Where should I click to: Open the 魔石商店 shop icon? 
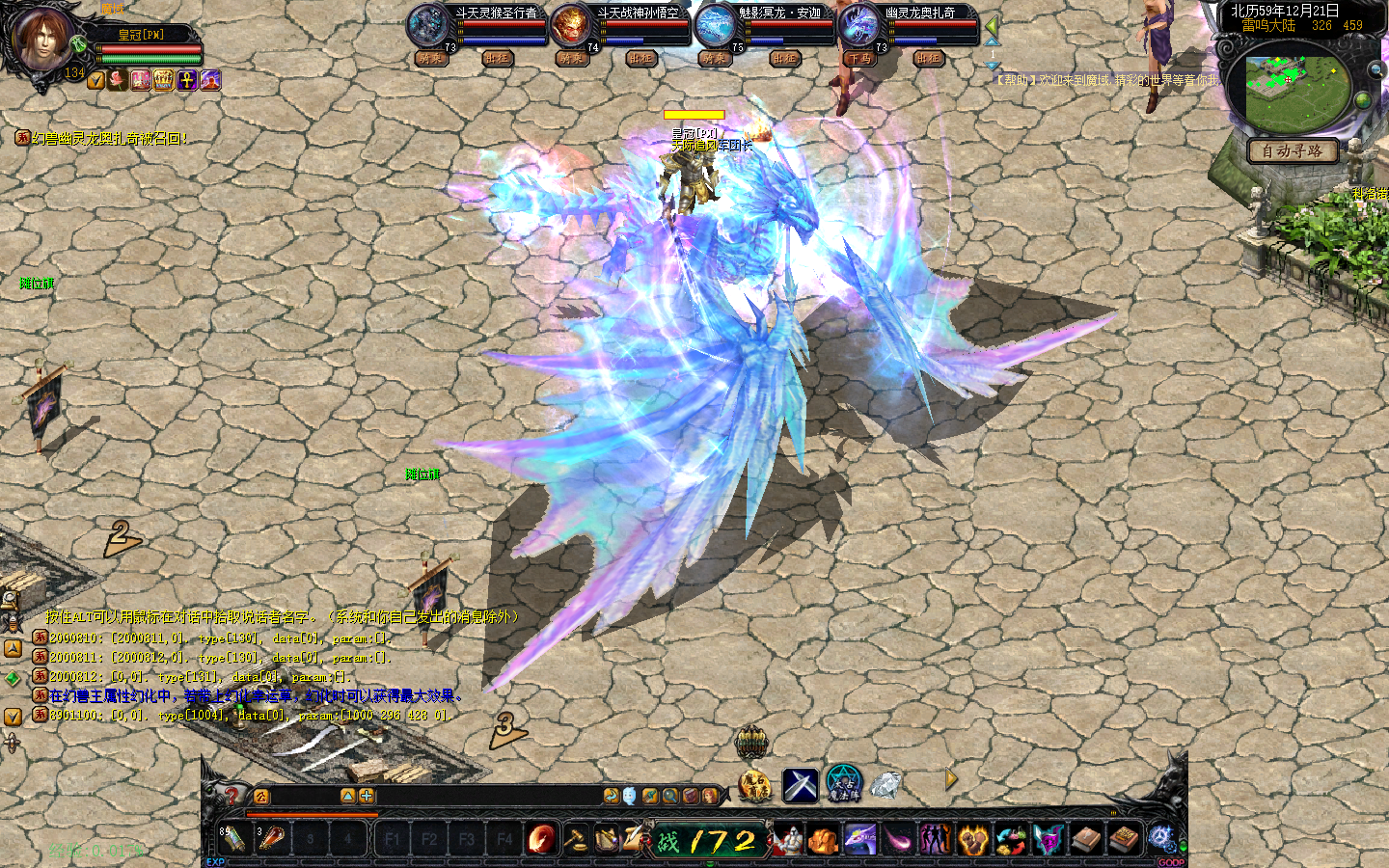coord(754,785)
